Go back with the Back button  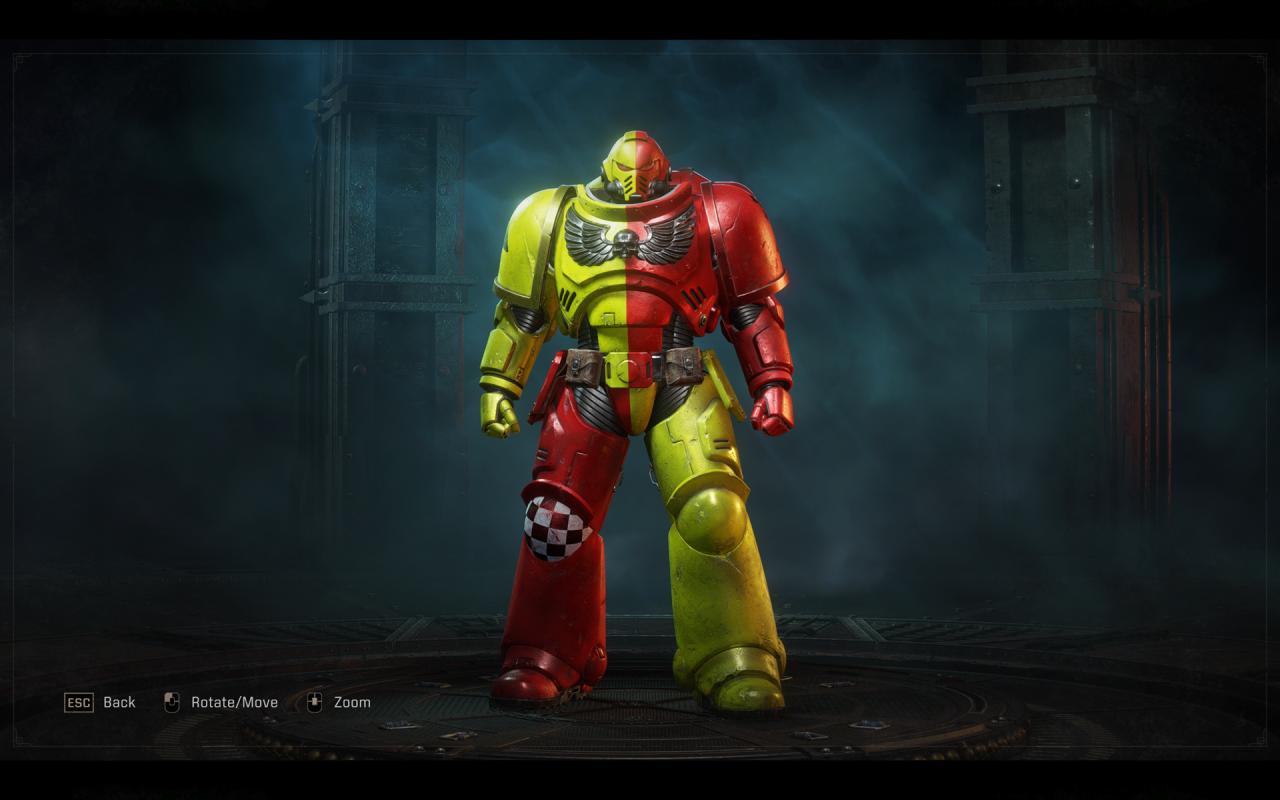tap(100, 702)
